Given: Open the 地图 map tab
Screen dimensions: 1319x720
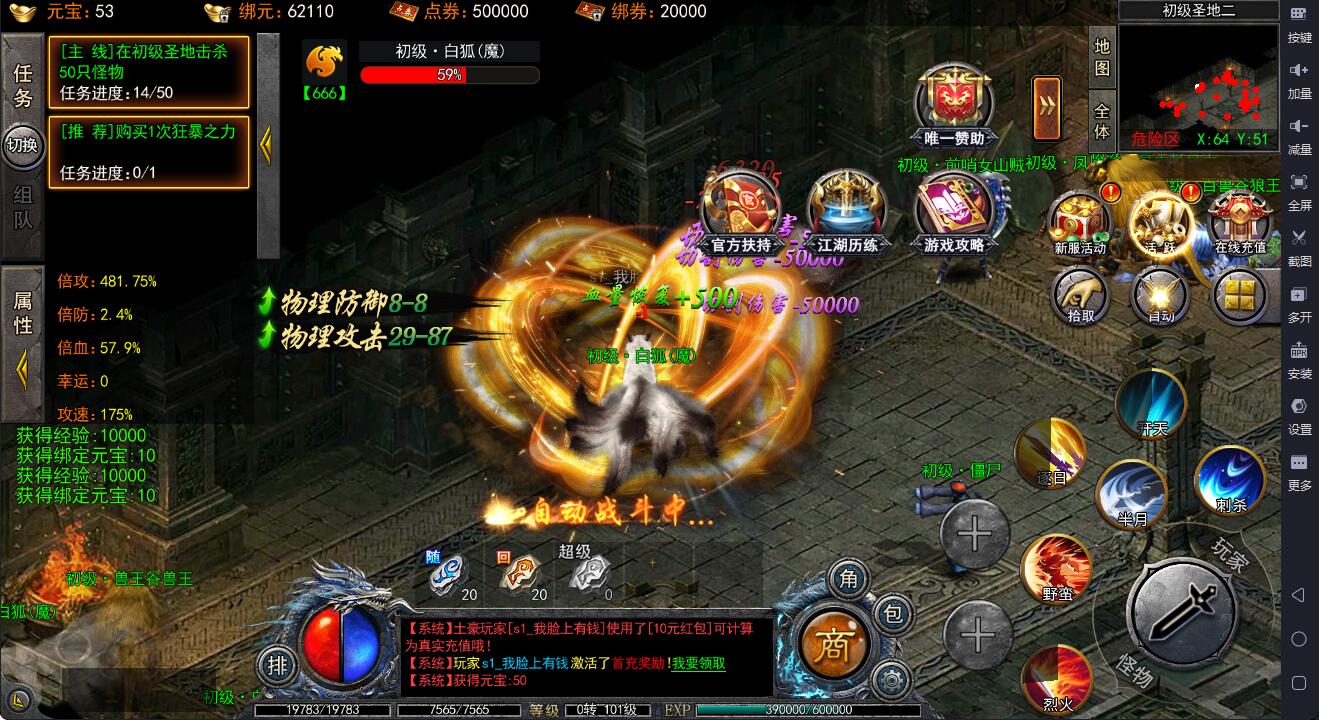Looking at the screenshot, I should click(1102, 58).
